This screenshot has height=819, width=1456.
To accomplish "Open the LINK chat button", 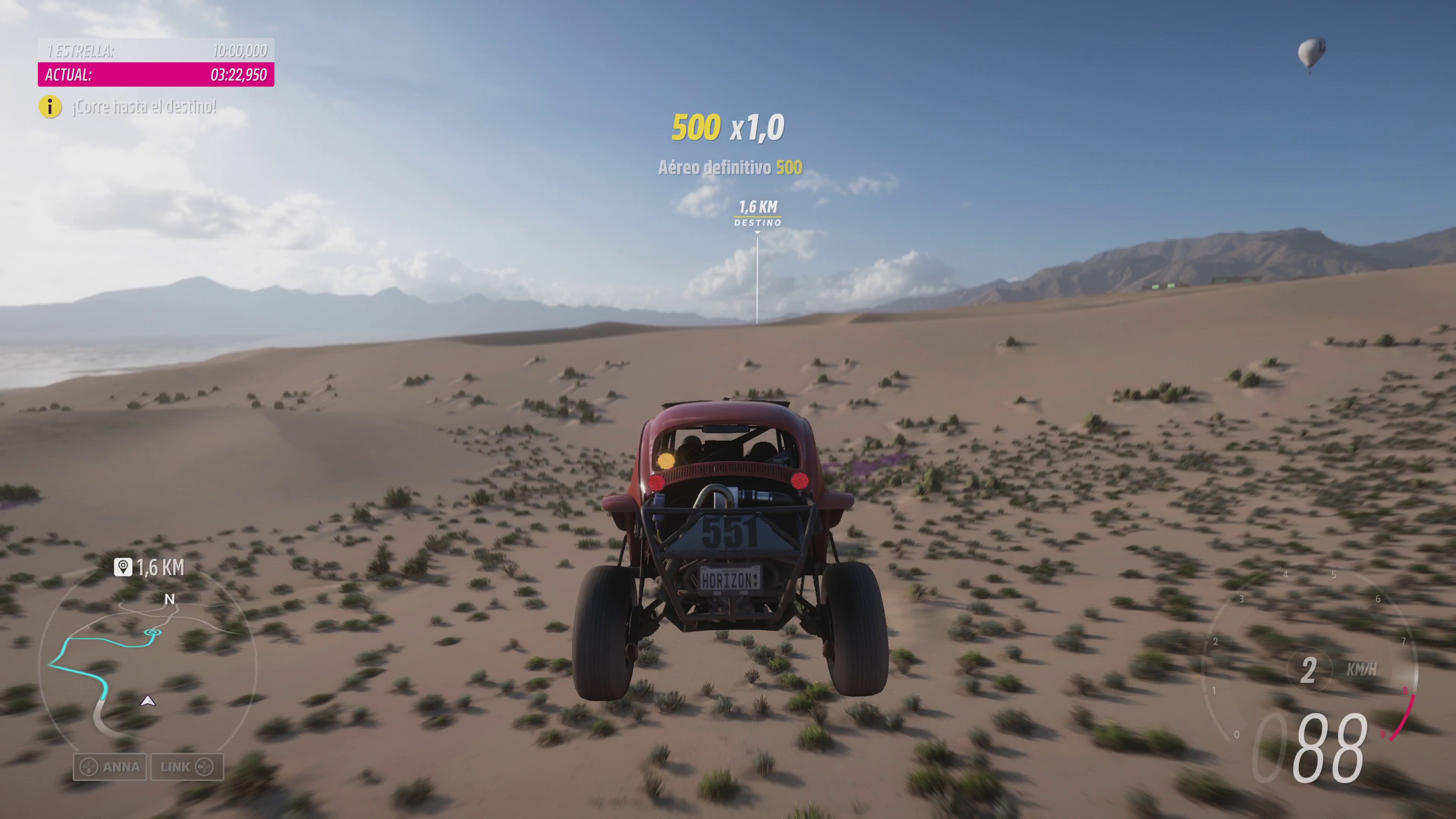I will 187,767.
